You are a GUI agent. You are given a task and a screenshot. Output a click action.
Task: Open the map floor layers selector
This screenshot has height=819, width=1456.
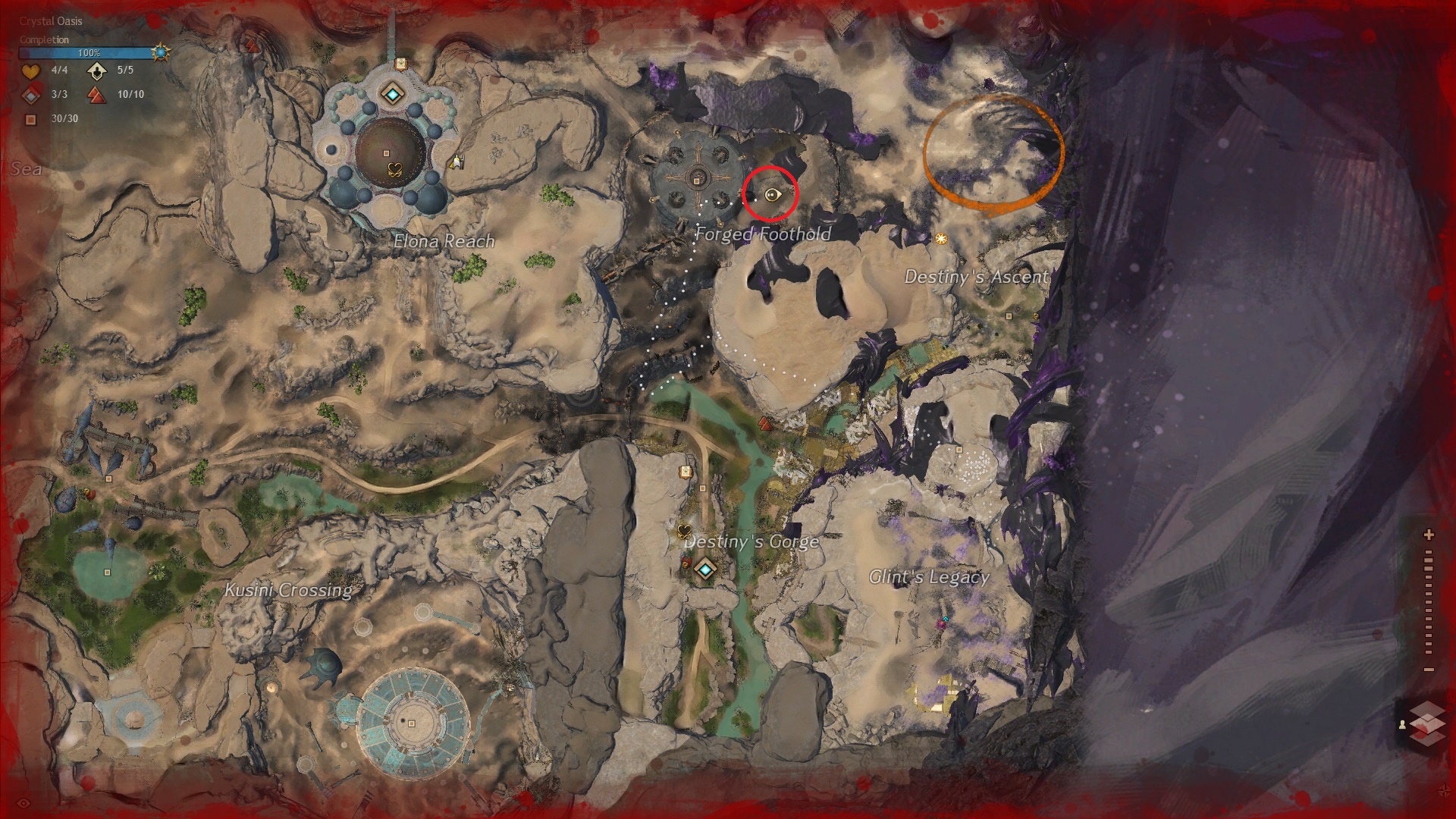(1427, 723)
